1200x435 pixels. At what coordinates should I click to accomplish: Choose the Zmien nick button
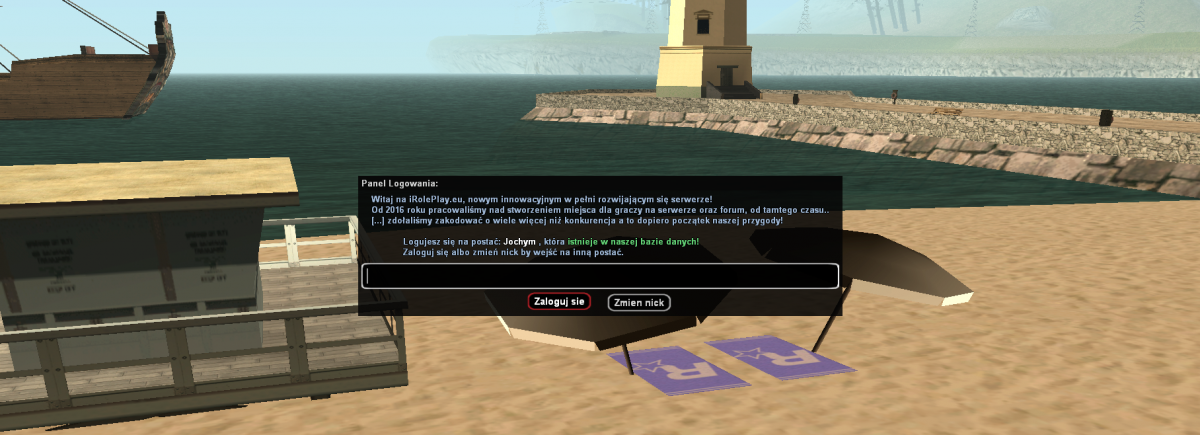639,302
